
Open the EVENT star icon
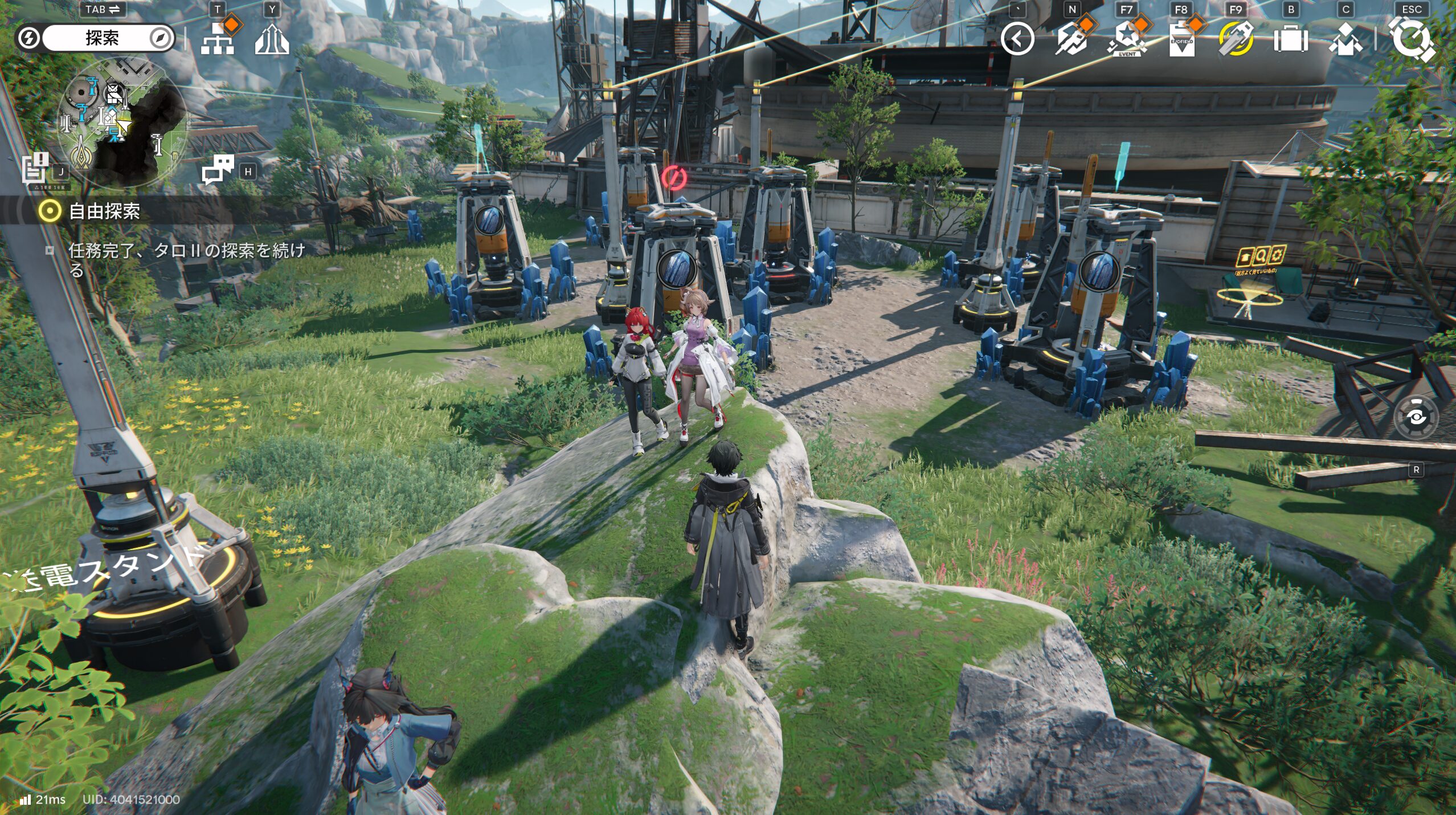1126,39
